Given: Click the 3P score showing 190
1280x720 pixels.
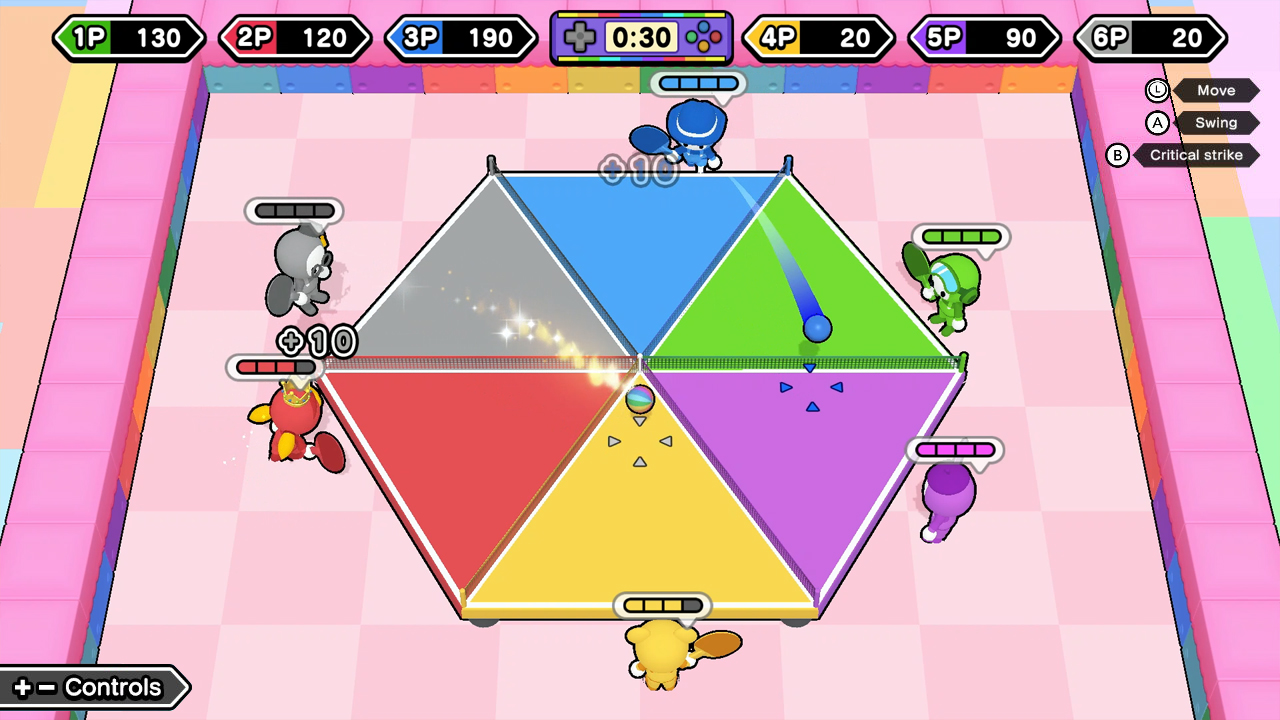Looking at the screenshot, I should 490,39.
